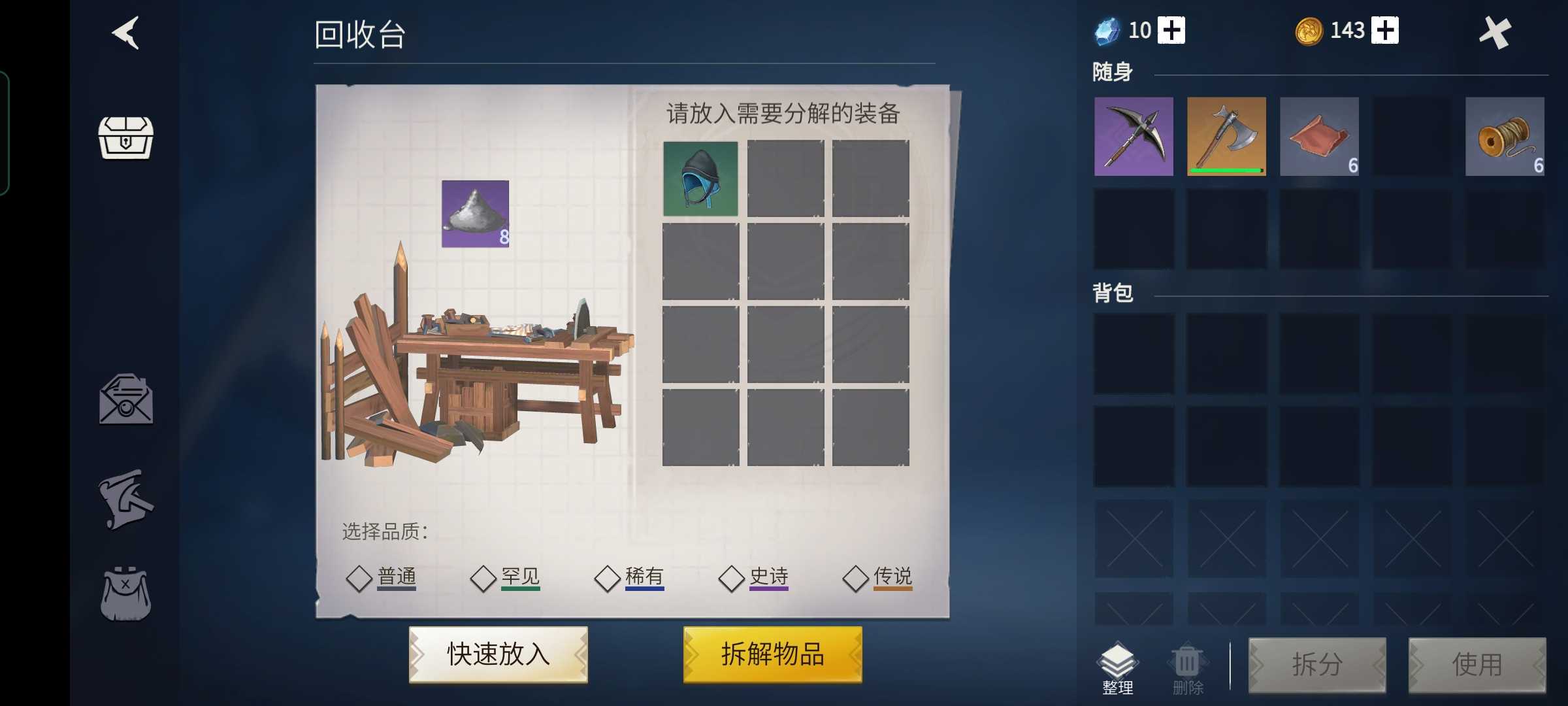
Task: Go back using the arrow next to 回收台
Action: point(124,33)
